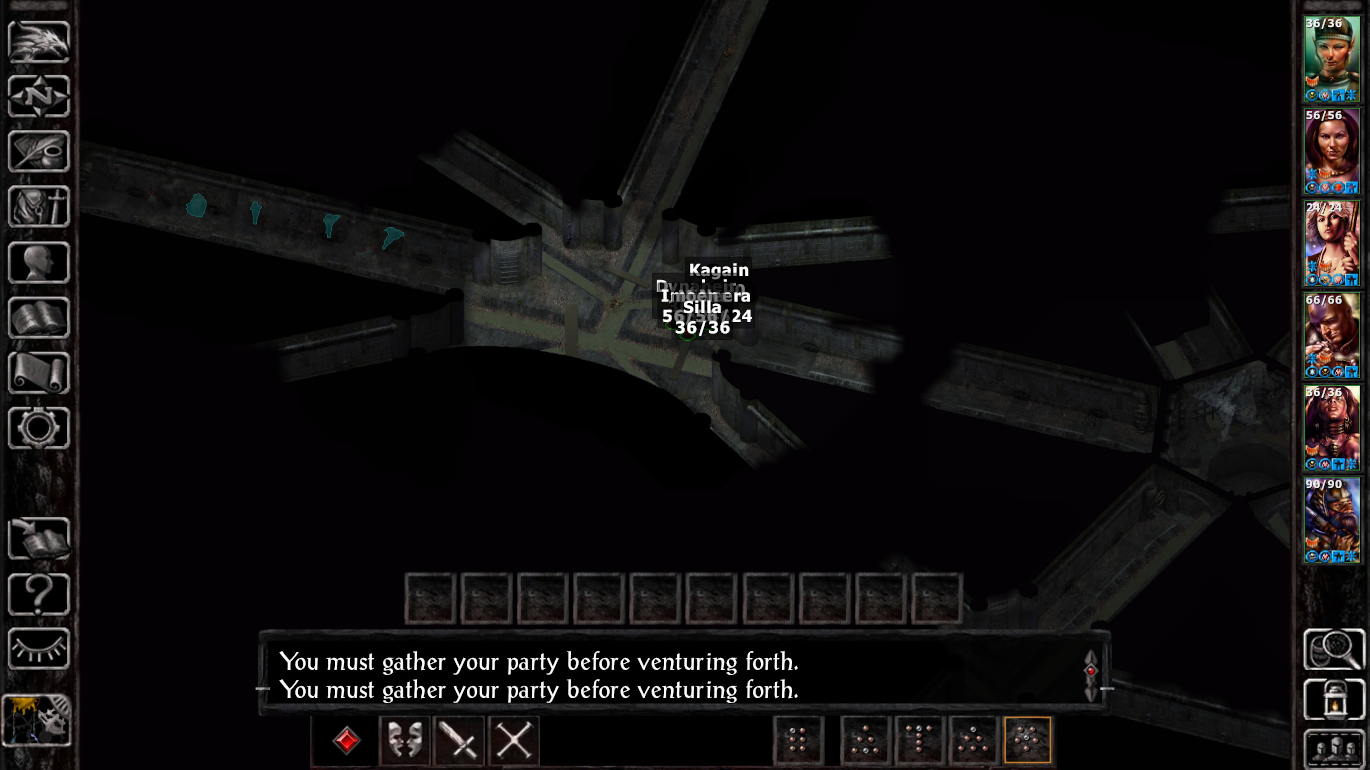Screen dimensions: 1370x770
Task: Open the priest scroll
Action: tap(39, 373)
